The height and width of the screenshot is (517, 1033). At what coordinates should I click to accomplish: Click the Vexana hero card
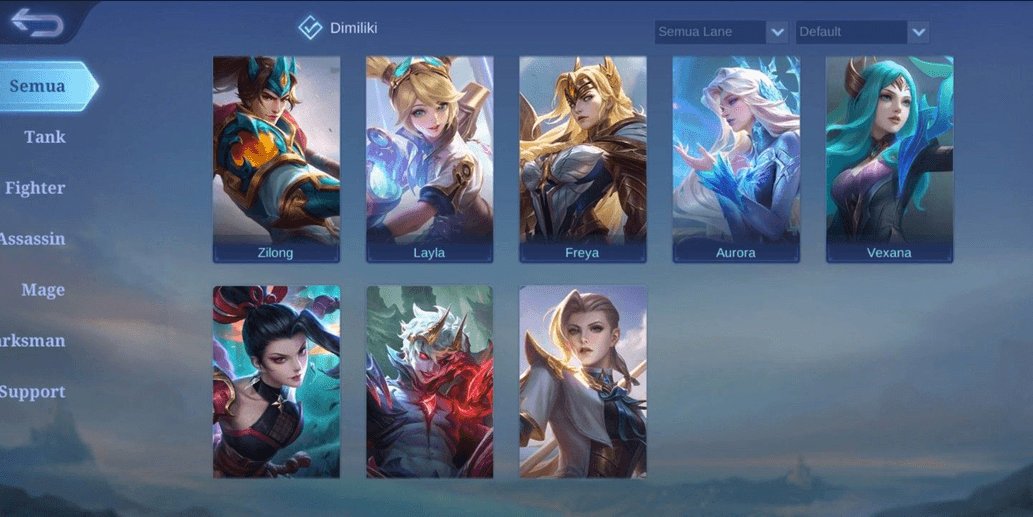[x=889, y=159]
